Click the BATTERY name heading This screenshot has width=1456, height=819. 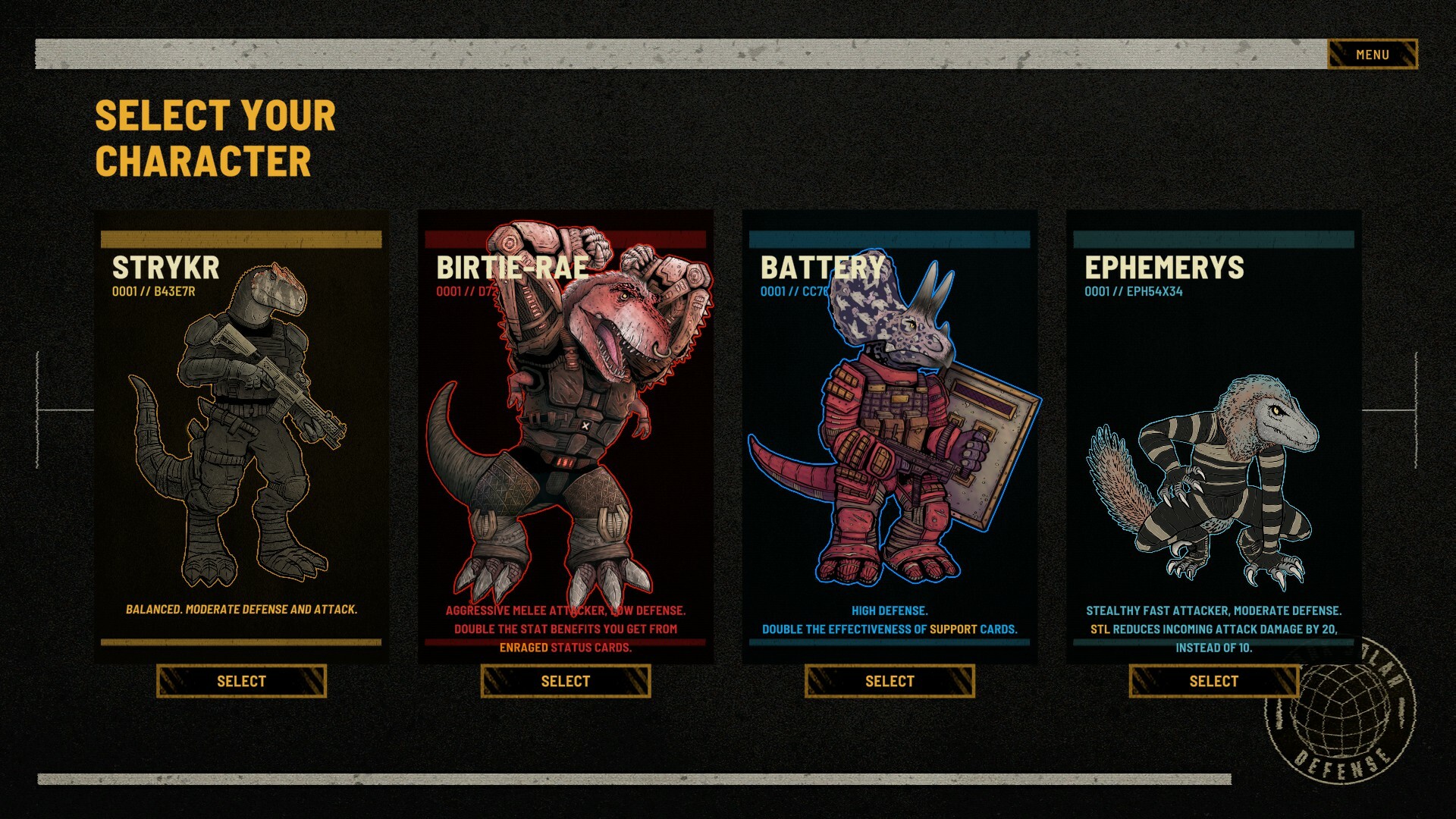coord(821,267)
